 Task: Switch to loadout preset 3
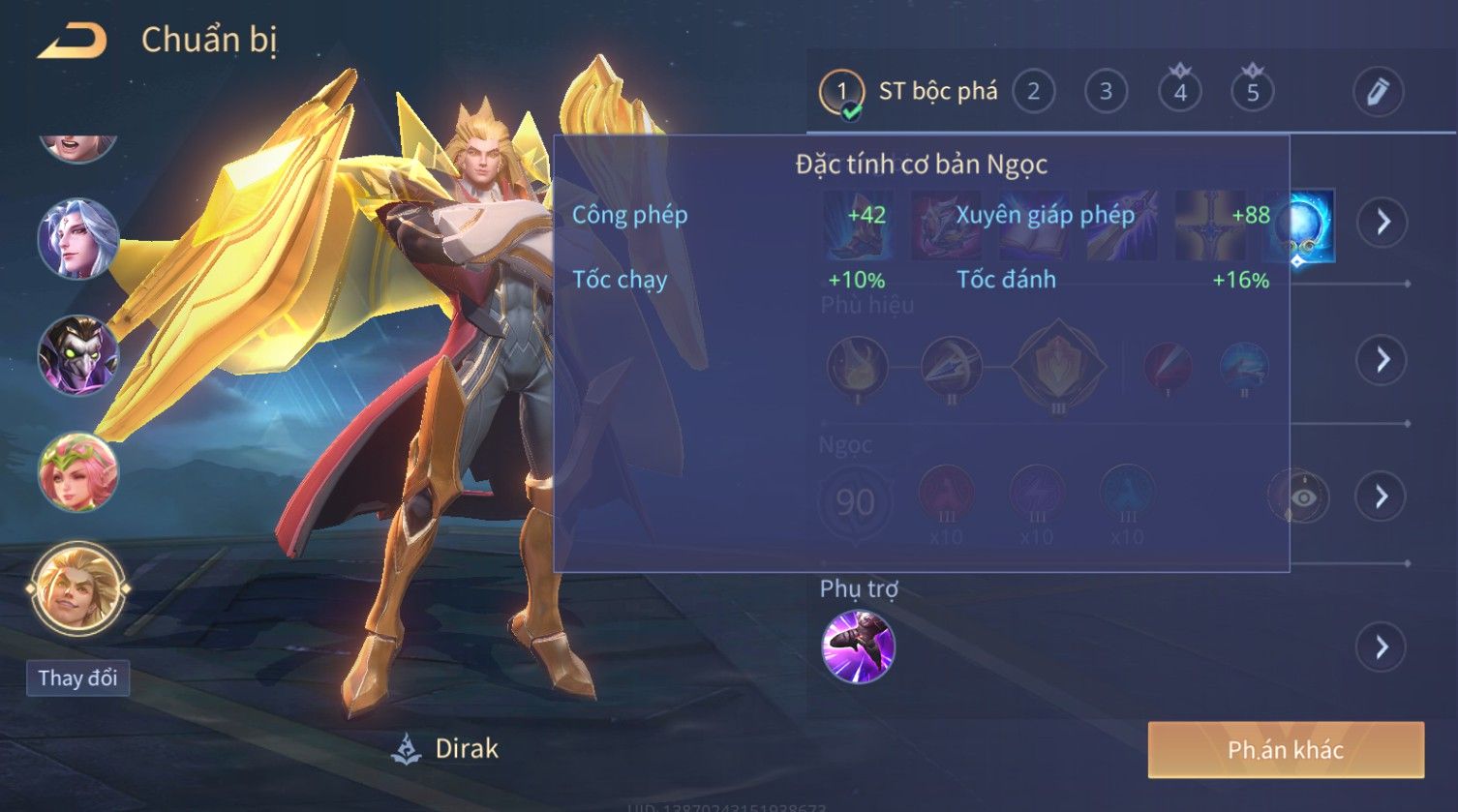[1106, 92]
